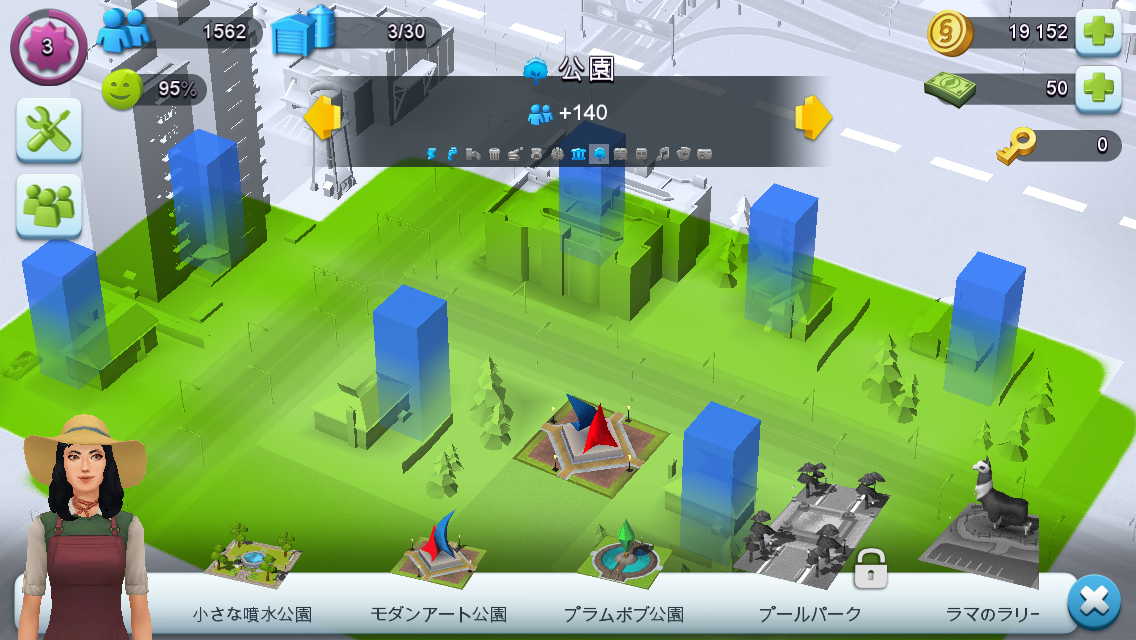Screen dimensions: 1136x640
Task: Tap the level 3 badge
Action: (x=48, y=46)
